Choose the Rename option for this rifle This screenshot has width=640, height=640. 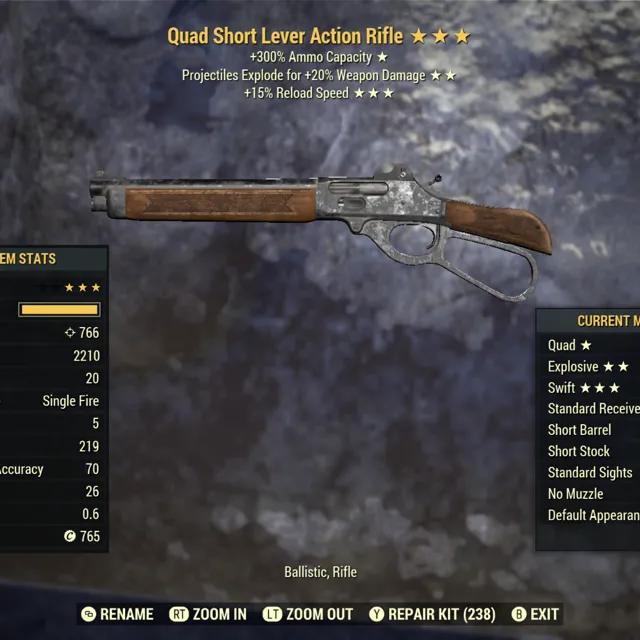(x=117, y=614)
